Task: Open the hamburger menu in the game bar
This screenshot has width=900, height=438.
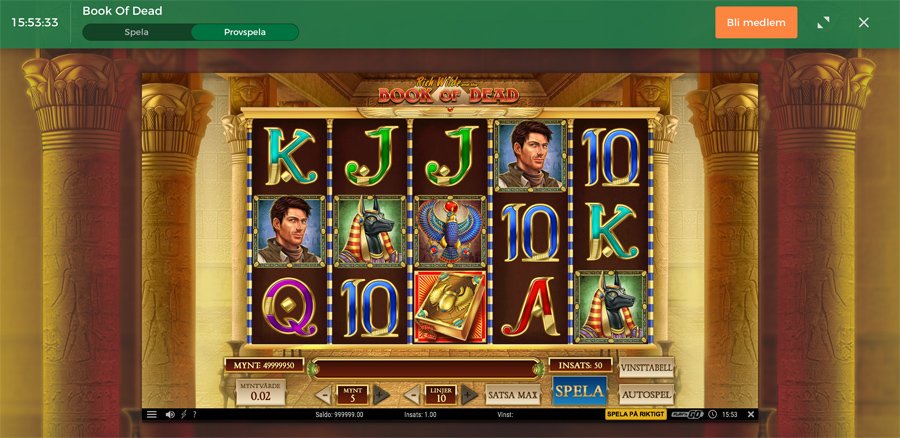Action: click(x=152, y=414)
